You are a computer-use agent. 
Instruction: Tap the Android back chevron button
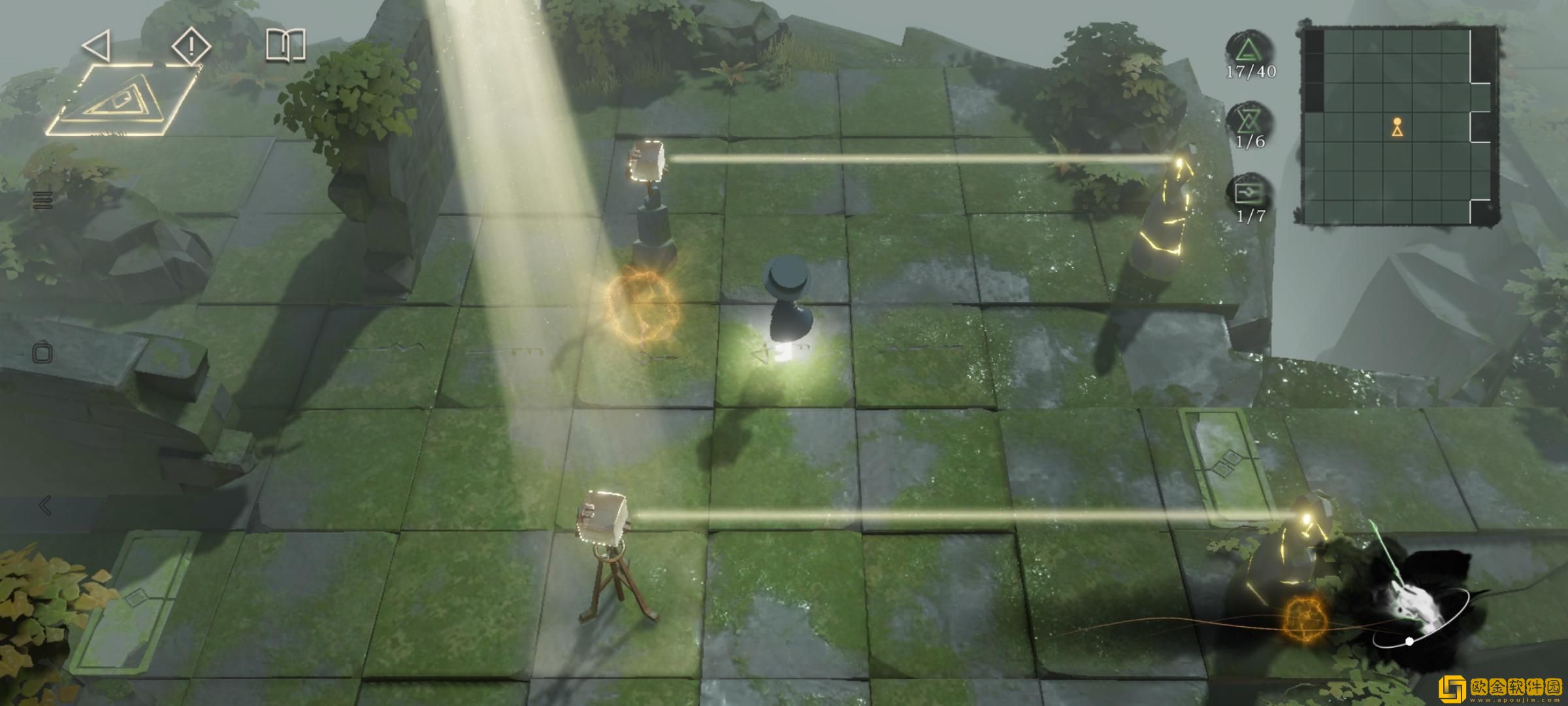[x=44, y=505]
